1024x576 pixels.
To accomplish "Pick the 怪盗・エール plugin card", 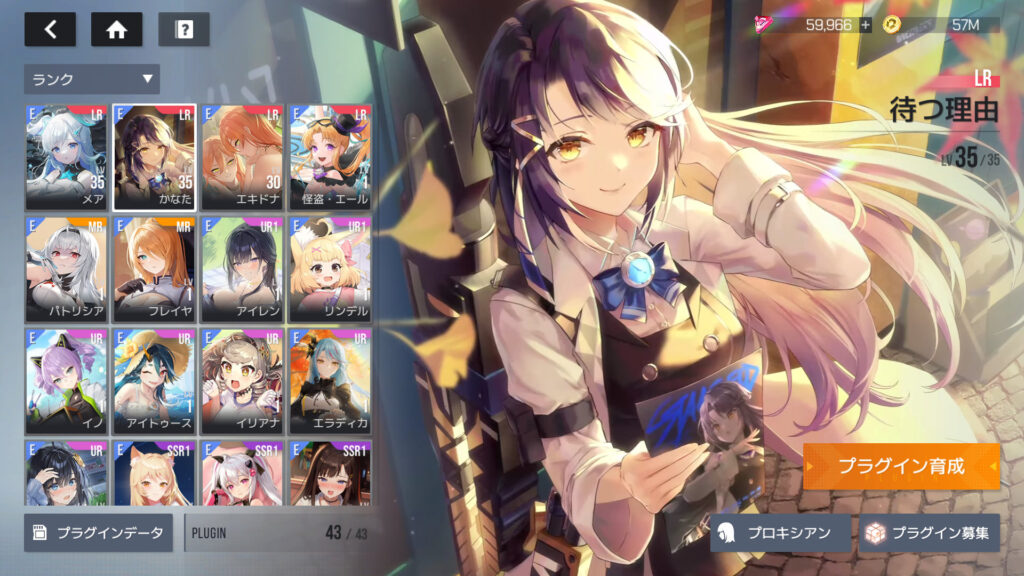I will click(x=330, y=157).
